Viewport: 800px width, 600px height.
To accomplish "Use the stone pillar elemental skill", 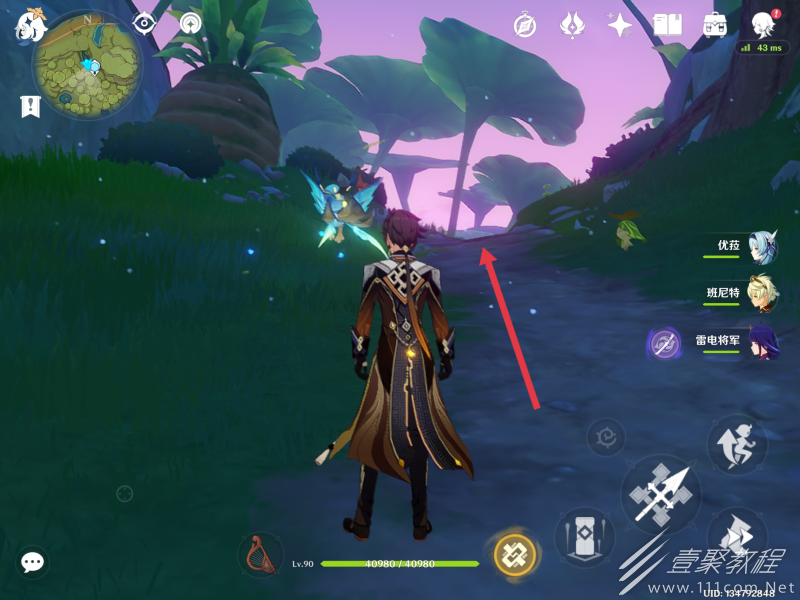I will pyautogui.click(x=584, y=535).
